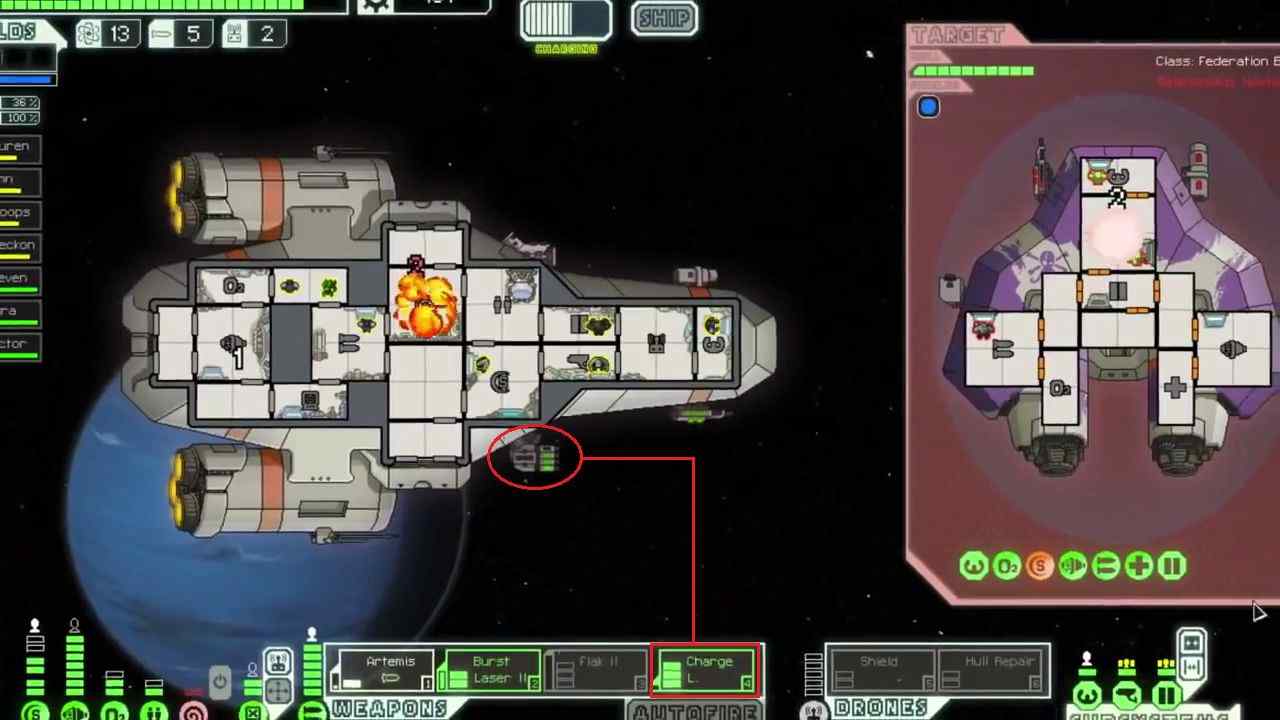Image resolution: width=1280 pixels, height=720 pixels.
Task: Close all doors with the lower door button
Action: [1192, 665]
